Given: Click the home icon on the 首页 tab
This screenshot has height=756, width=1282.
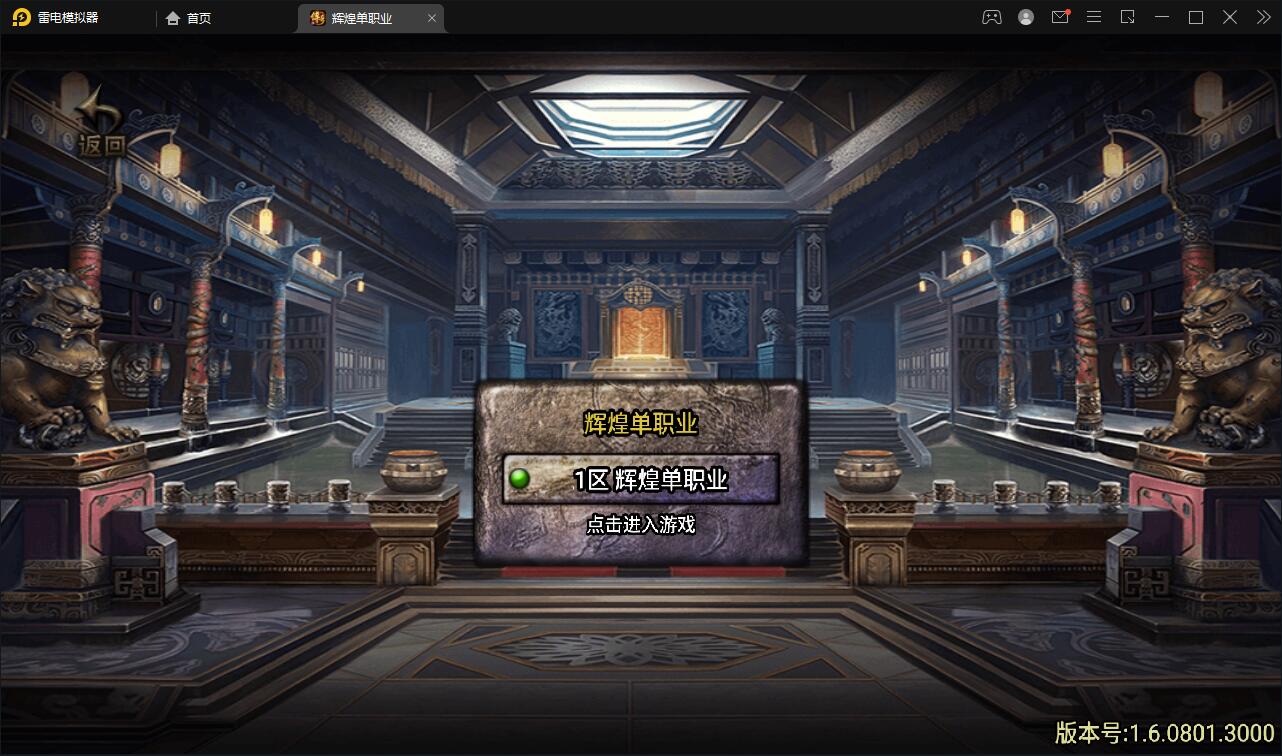Looking at the screenshot, I should point(172,17).
